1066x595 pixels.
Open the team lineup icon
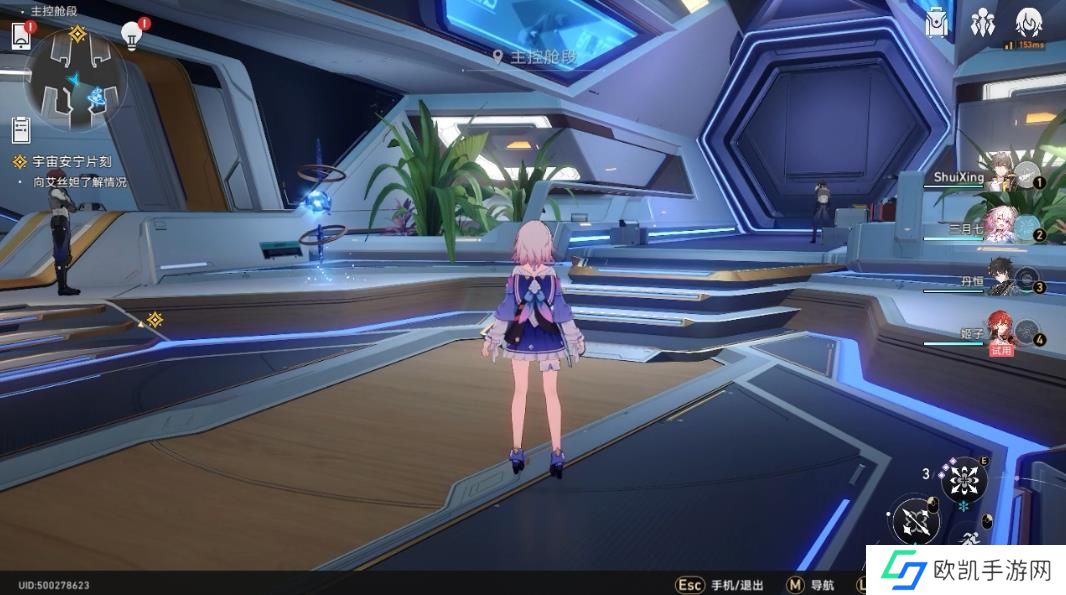pyautogui.click(x=981, y=24)
